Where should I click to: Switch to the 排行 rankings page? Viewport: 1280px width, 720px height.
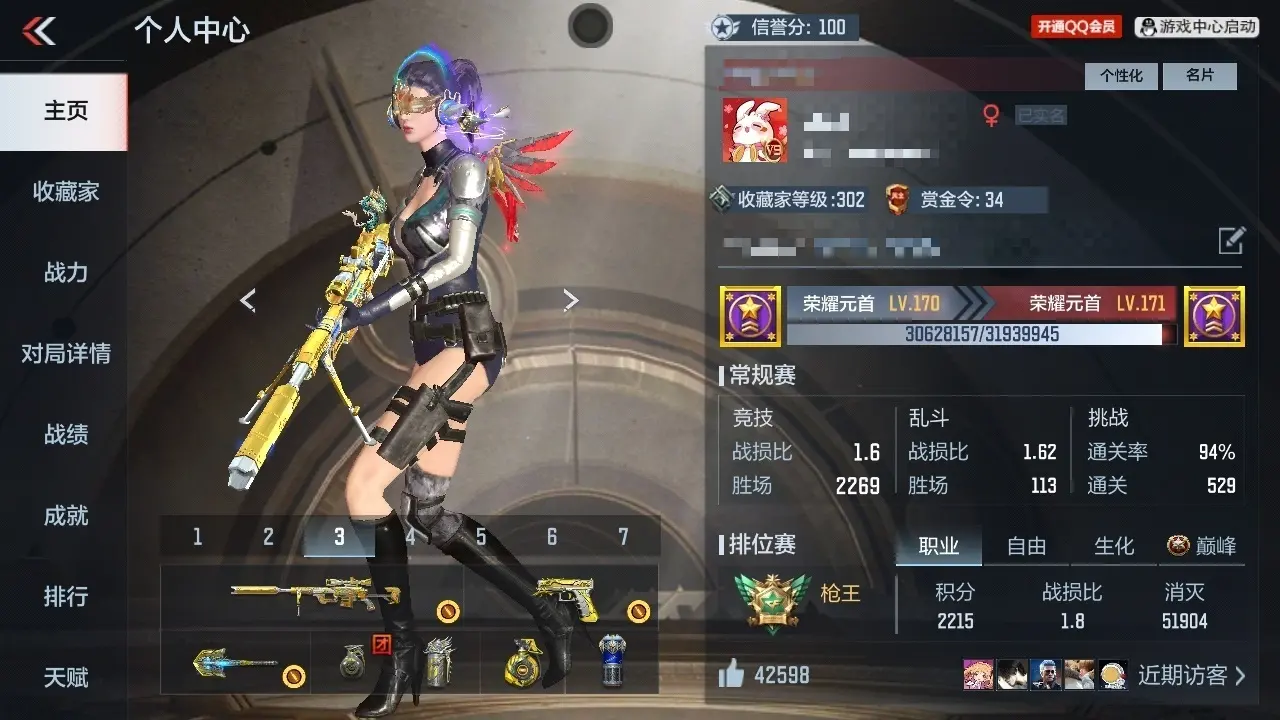tap(65, 597)
